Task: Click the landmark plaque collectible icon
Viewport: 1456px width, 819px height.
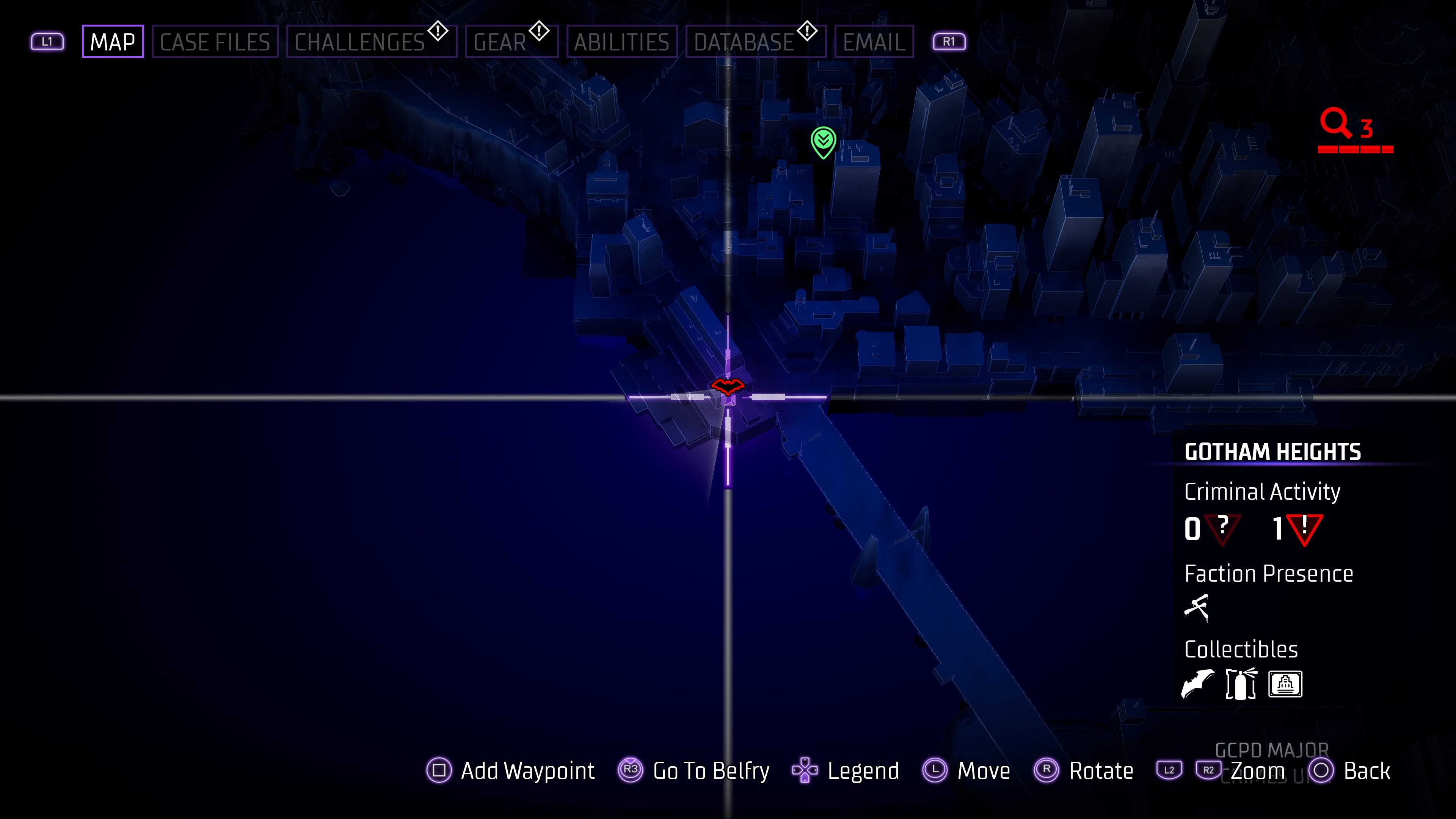Action: (1286, 684)
